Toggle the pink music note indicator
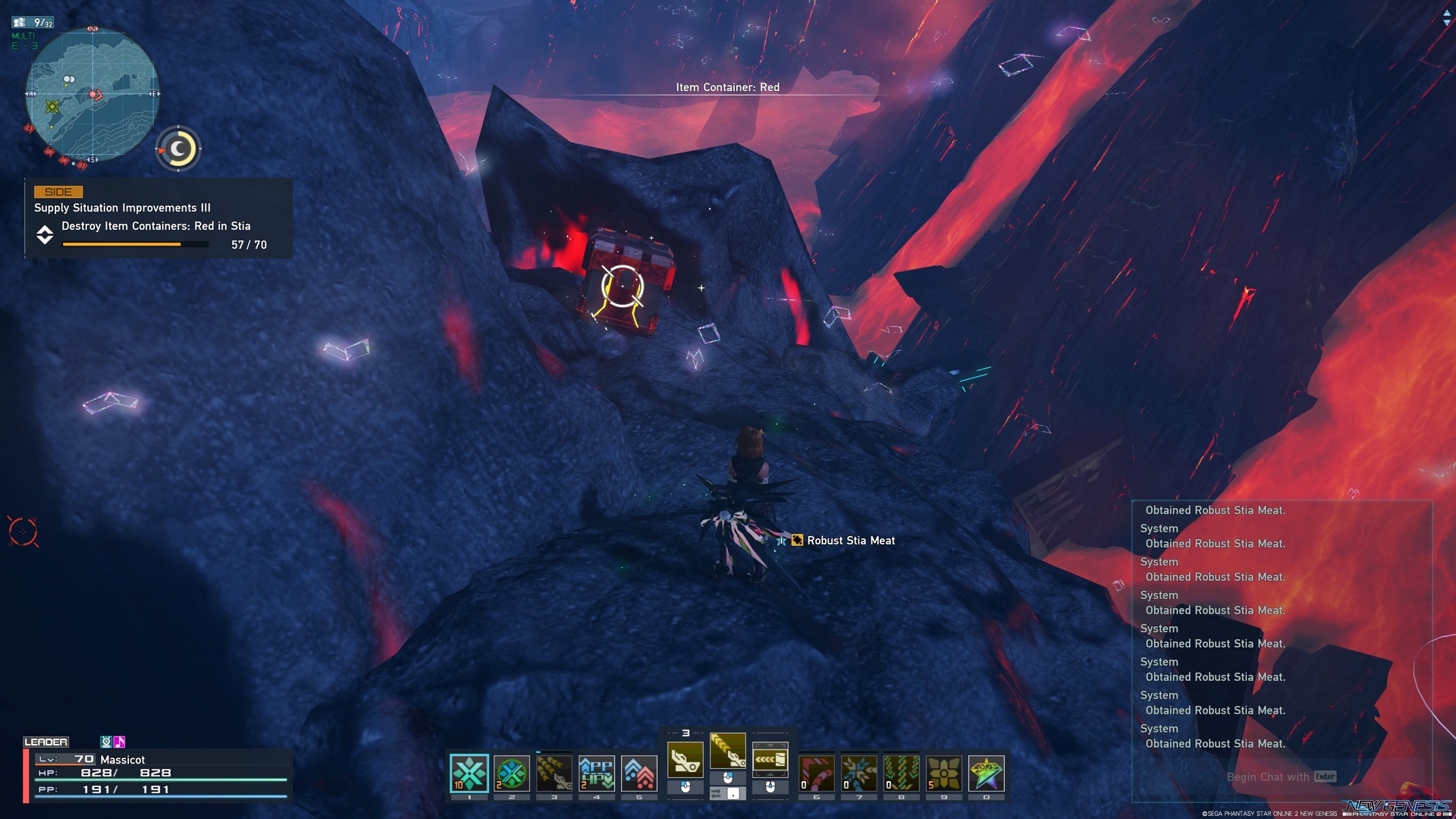Image resolution: width=1456 pixels, height=819 pixels. 118,741
